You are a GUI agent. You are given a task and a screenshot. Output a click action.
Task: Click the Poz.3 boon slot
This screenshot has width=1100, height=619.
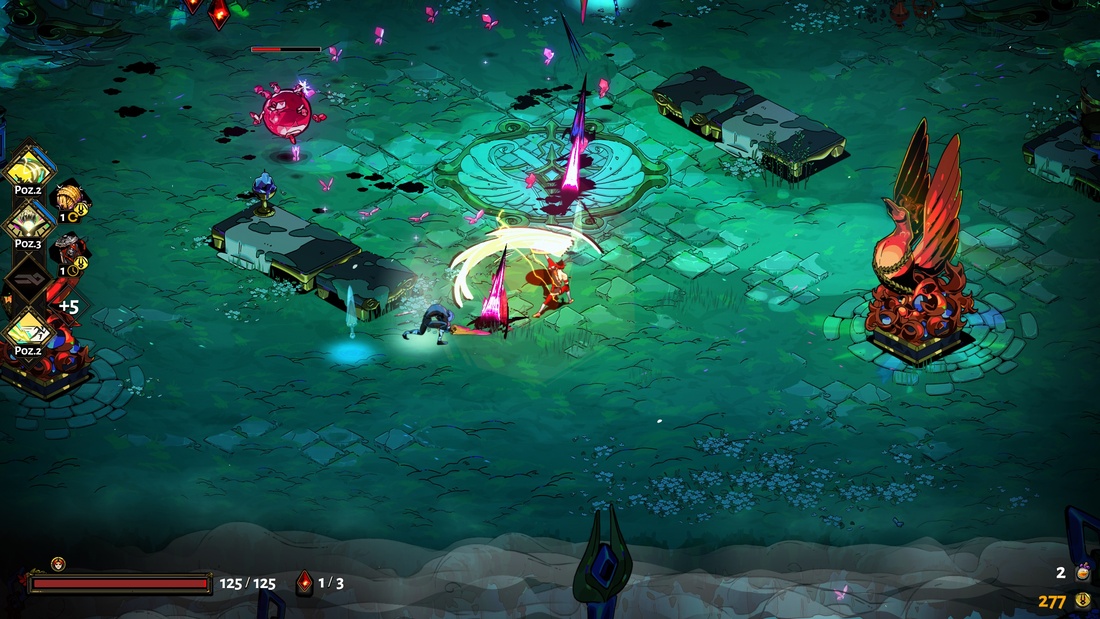tap(27, 223)
